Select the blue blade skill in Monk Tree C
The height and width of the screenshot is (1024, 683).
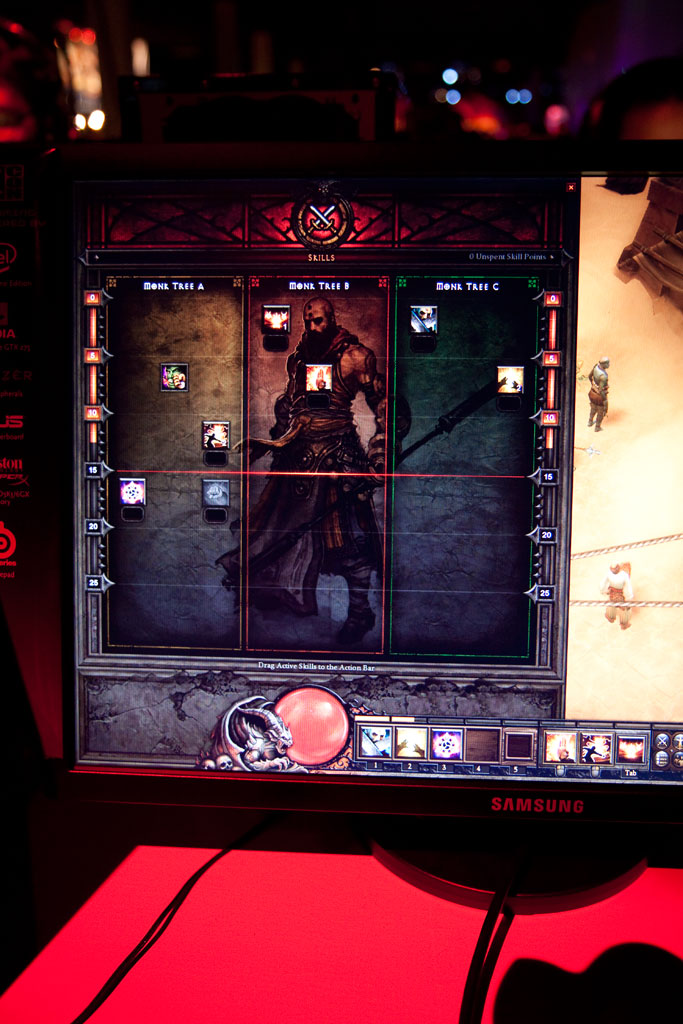point(423,319)
